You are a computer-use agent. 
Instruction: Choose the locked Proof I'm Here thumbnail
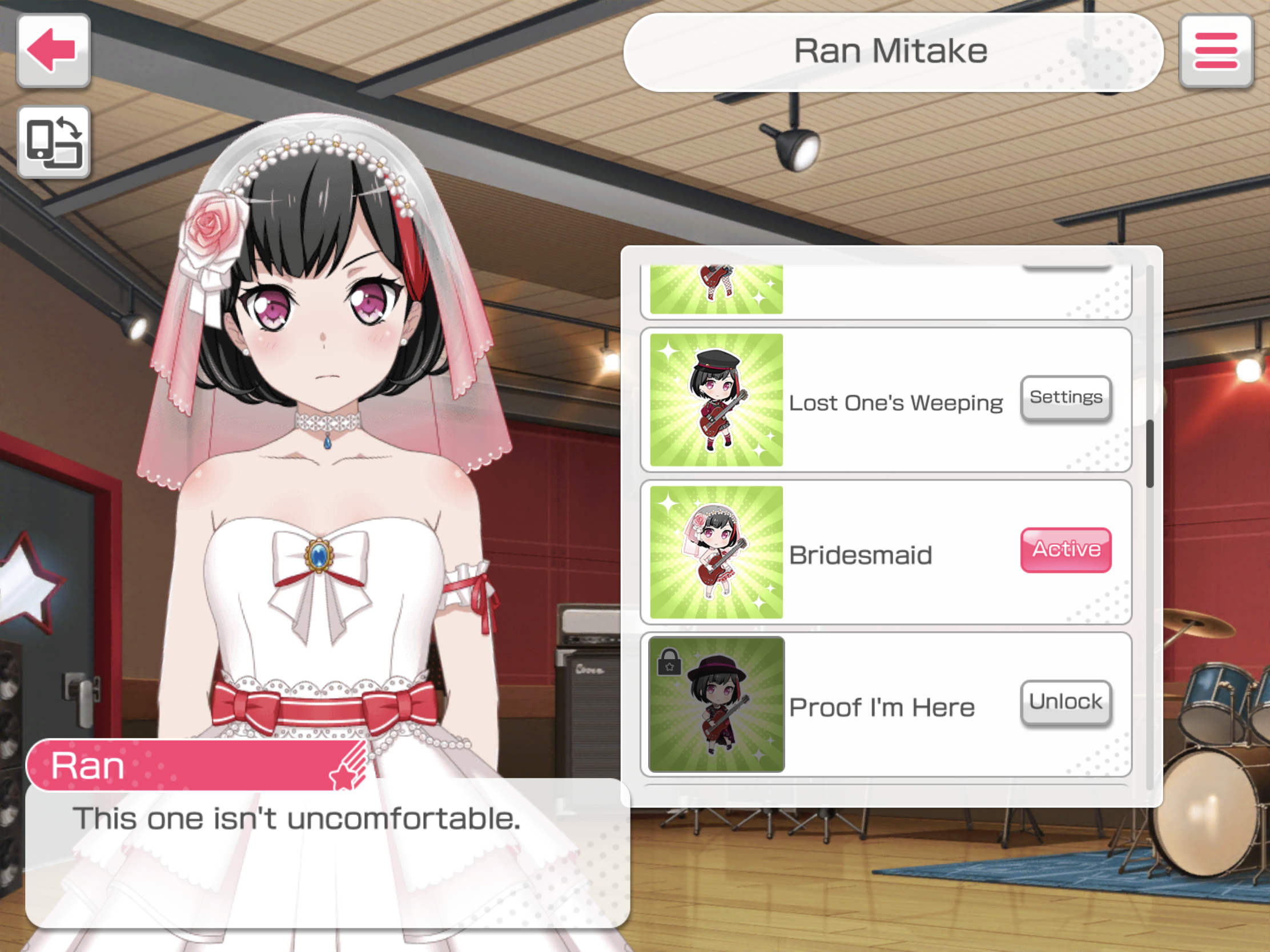pos(716,704)
